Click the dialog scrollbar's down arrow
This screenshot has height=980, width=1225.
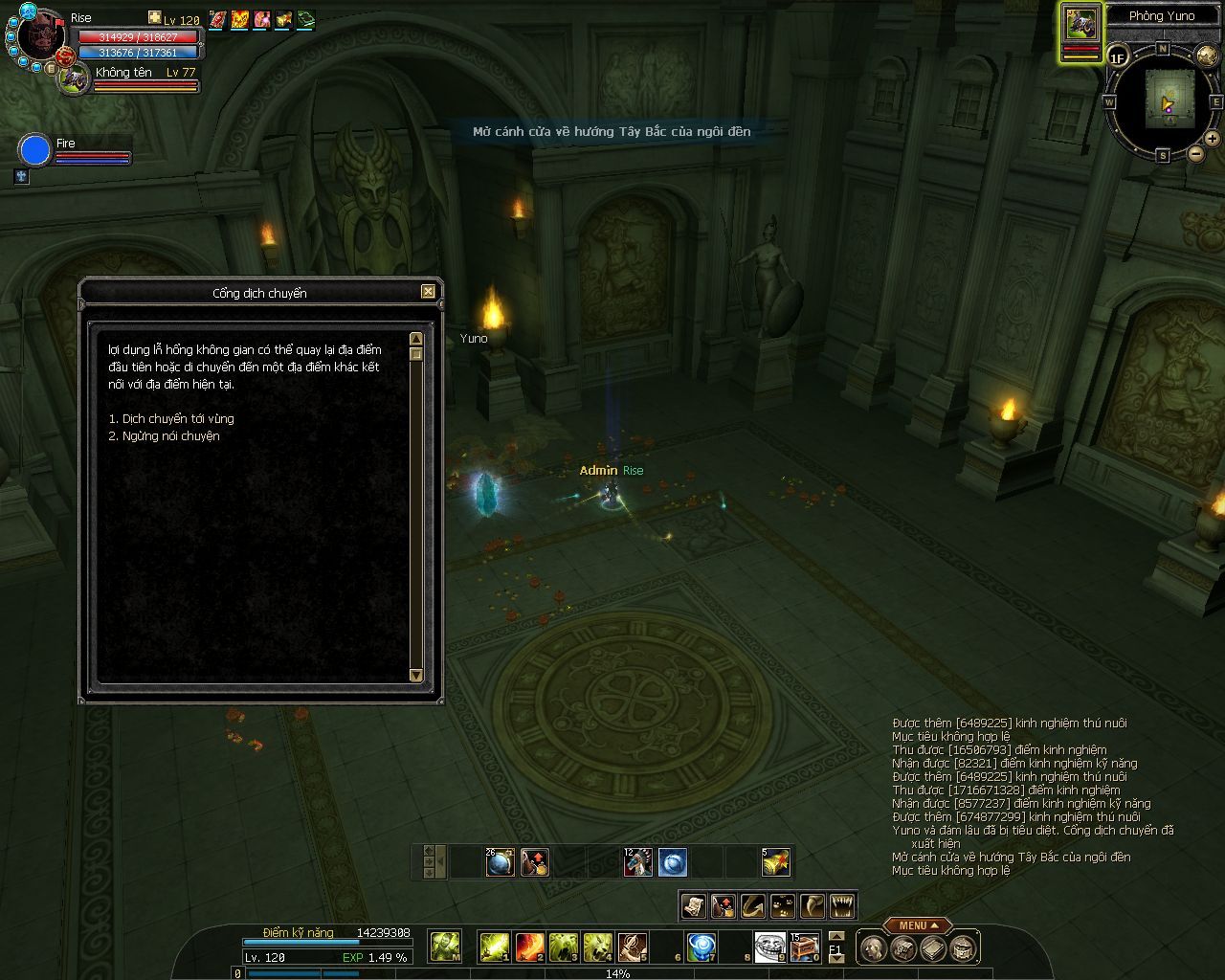pos(415,675)
